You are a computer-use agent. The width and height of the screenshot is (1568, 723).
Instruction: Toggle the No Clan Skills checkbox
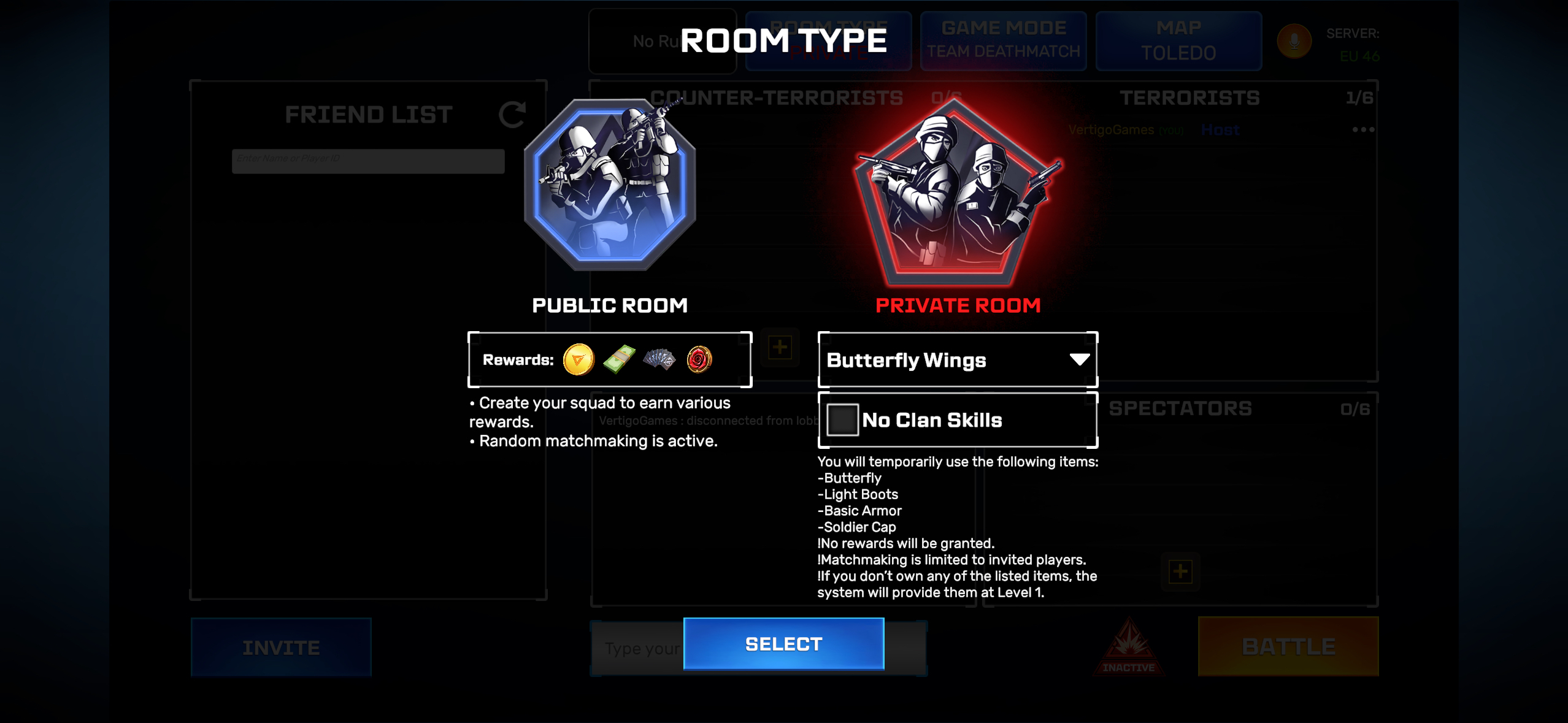click(x=842, y=420)
